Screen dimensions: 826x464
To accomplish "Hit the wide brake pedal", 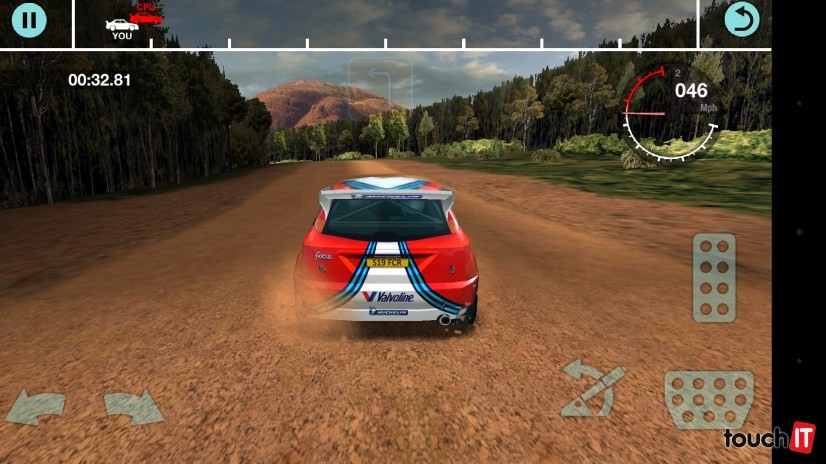I will click(708, 399).
